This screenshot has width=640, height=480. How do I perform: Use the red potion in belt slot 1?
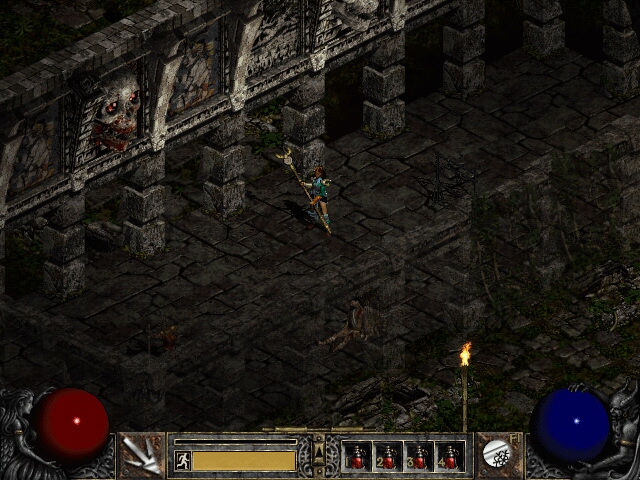coord(357,457)
